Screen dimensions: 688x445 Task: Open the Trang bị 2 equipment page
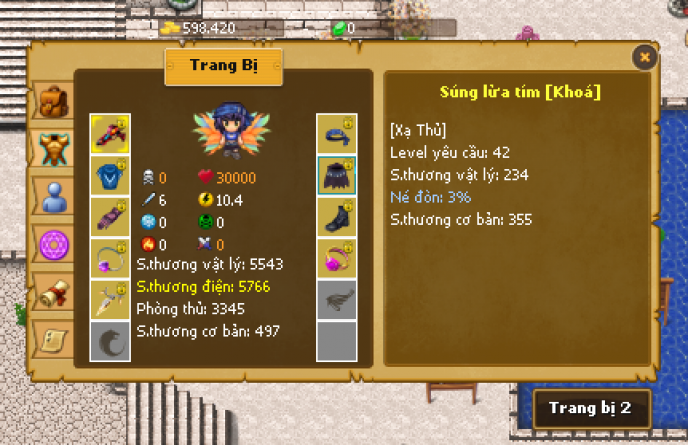click(590, 408)
